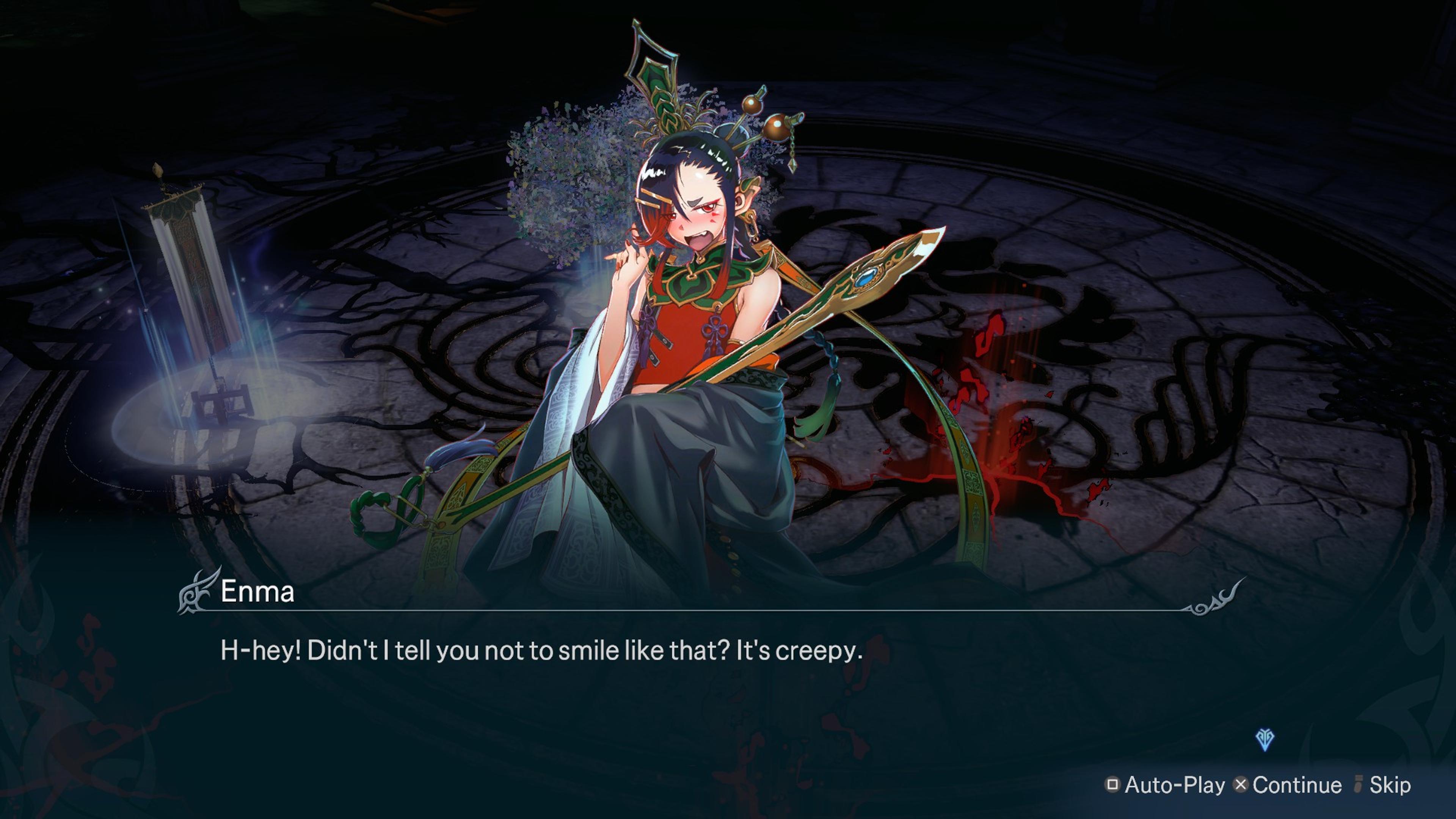Enable Auto-Play for the dialogue
Image resolution: width=1456 pixels, height=819 pixels.
coord(1166,784)
